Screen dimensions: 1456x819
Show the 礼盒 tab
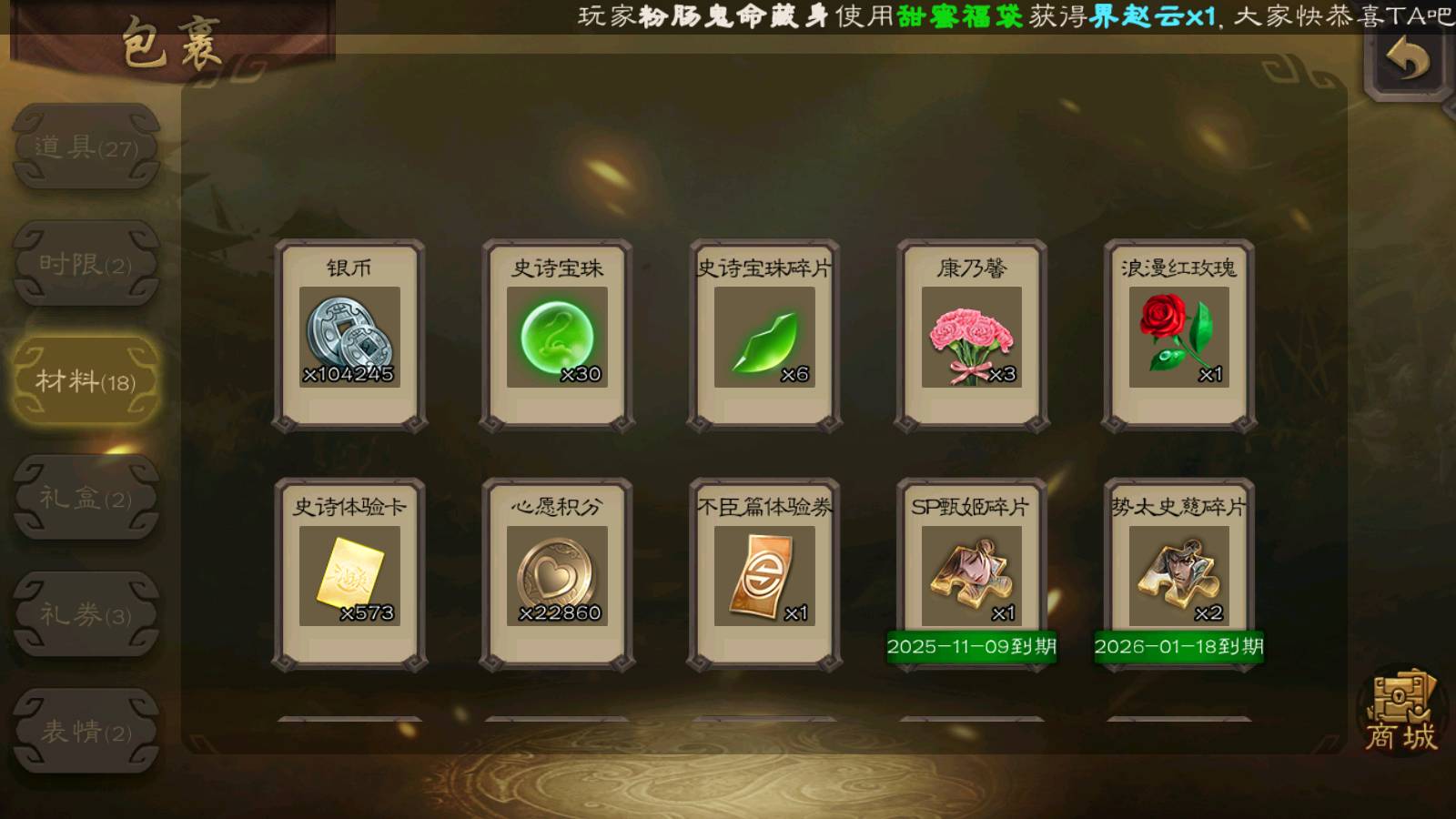click(86, 498)
